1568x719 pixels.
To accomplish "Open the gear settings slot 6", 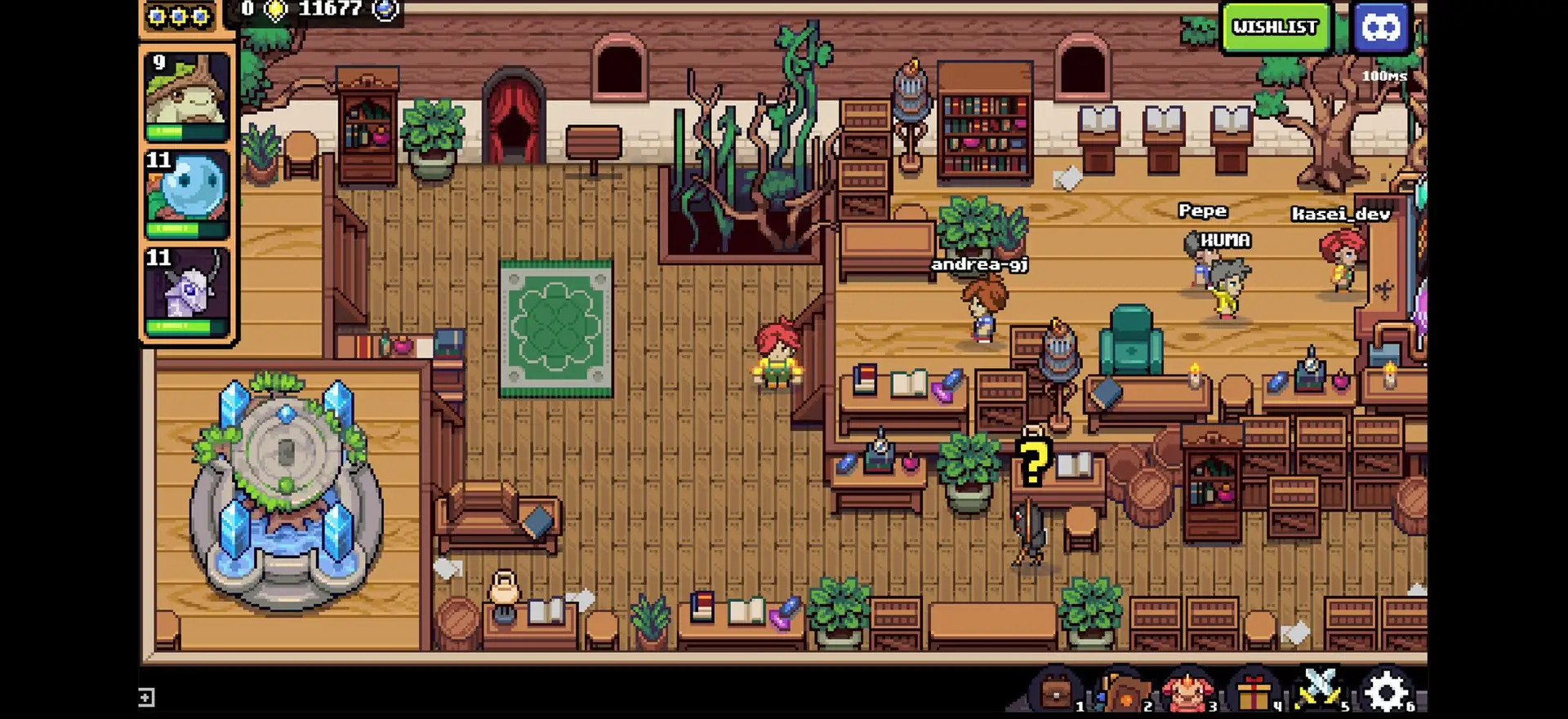I will (x=1387, y=692).
